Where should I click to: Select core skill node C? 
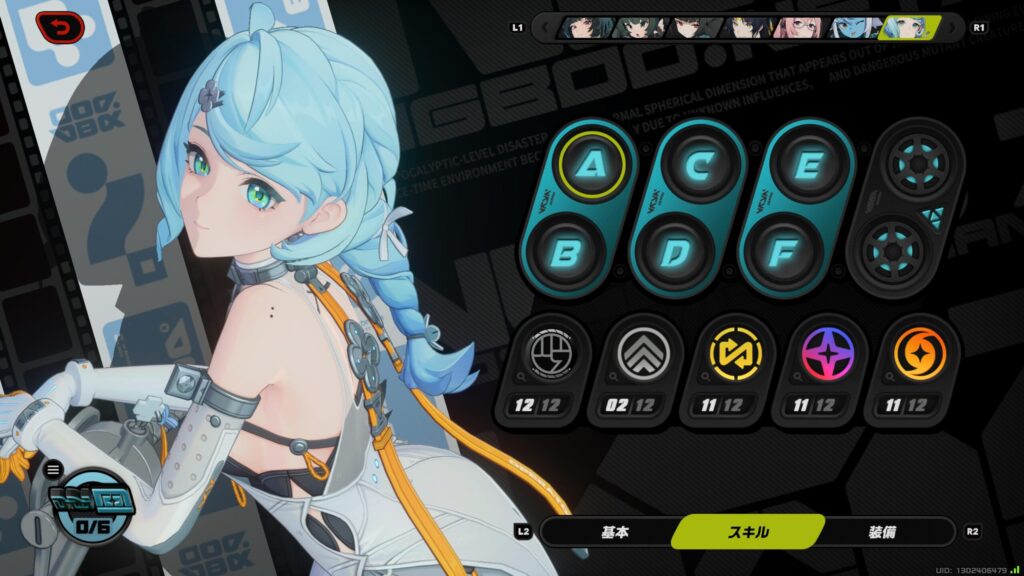pos(698,164)
